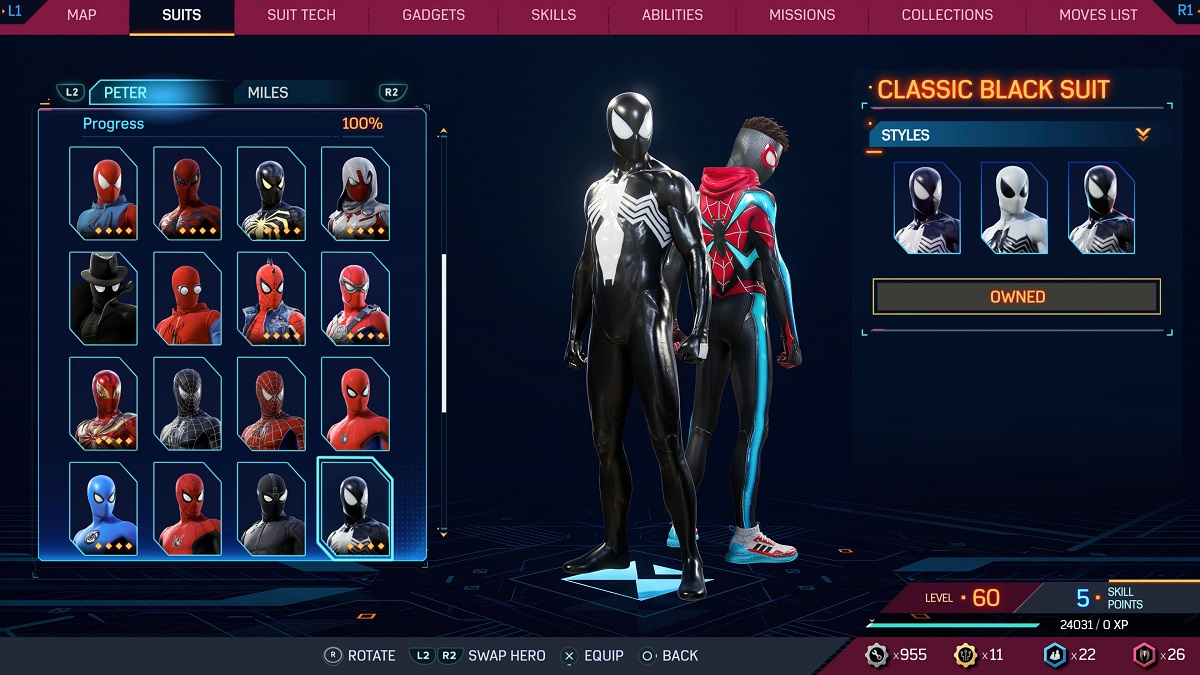Choose the red and gold Iron Spider suit
Screen dimensions: 1200x675
pyautogui.click(x=103, y=403)
